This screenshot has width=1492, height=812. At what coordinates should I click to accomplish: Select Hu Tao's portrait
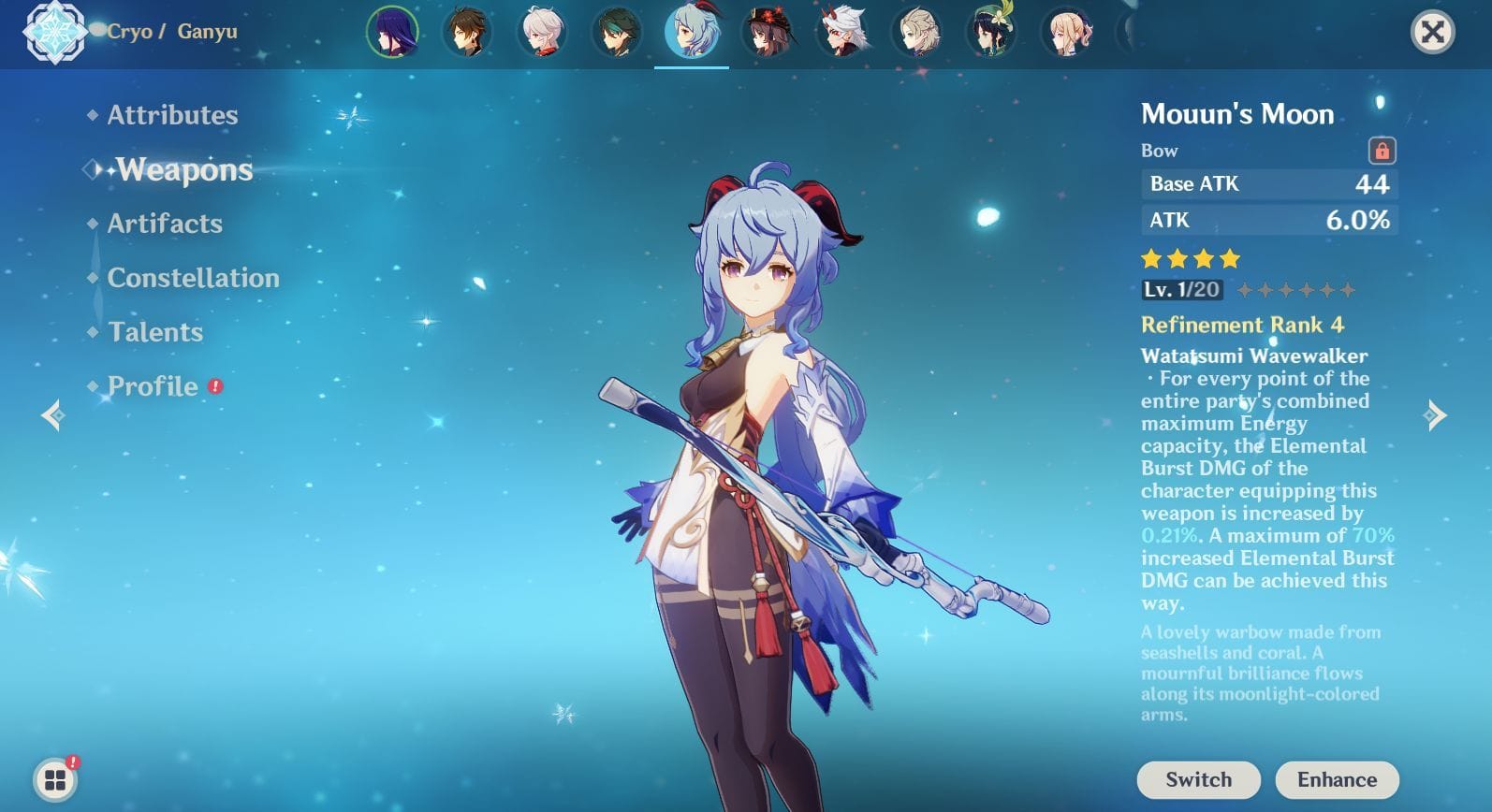tap(767, 32)
